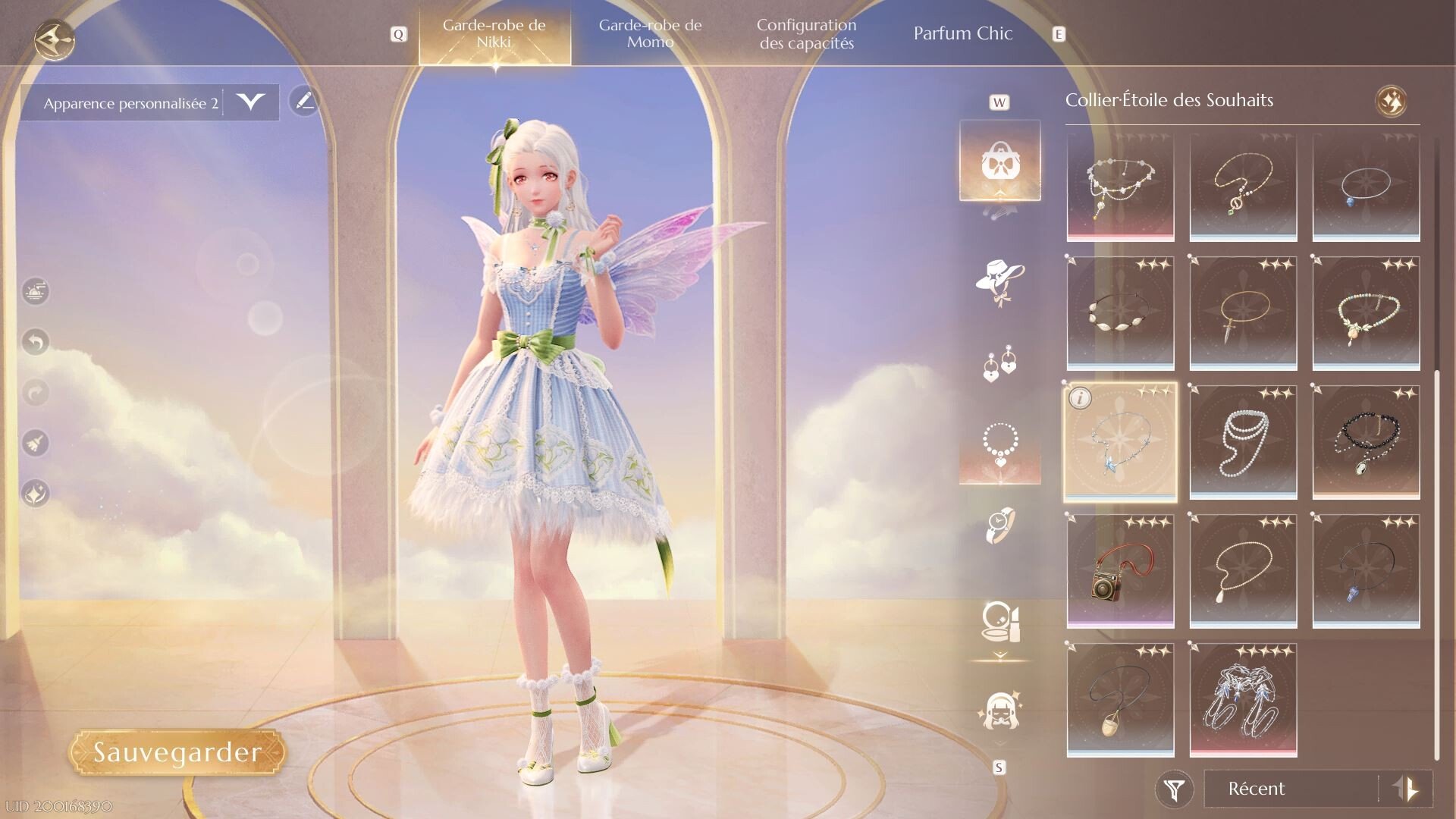Select the hats category icon
This screenshot has height=819, width=1456.
click(999, 283)
